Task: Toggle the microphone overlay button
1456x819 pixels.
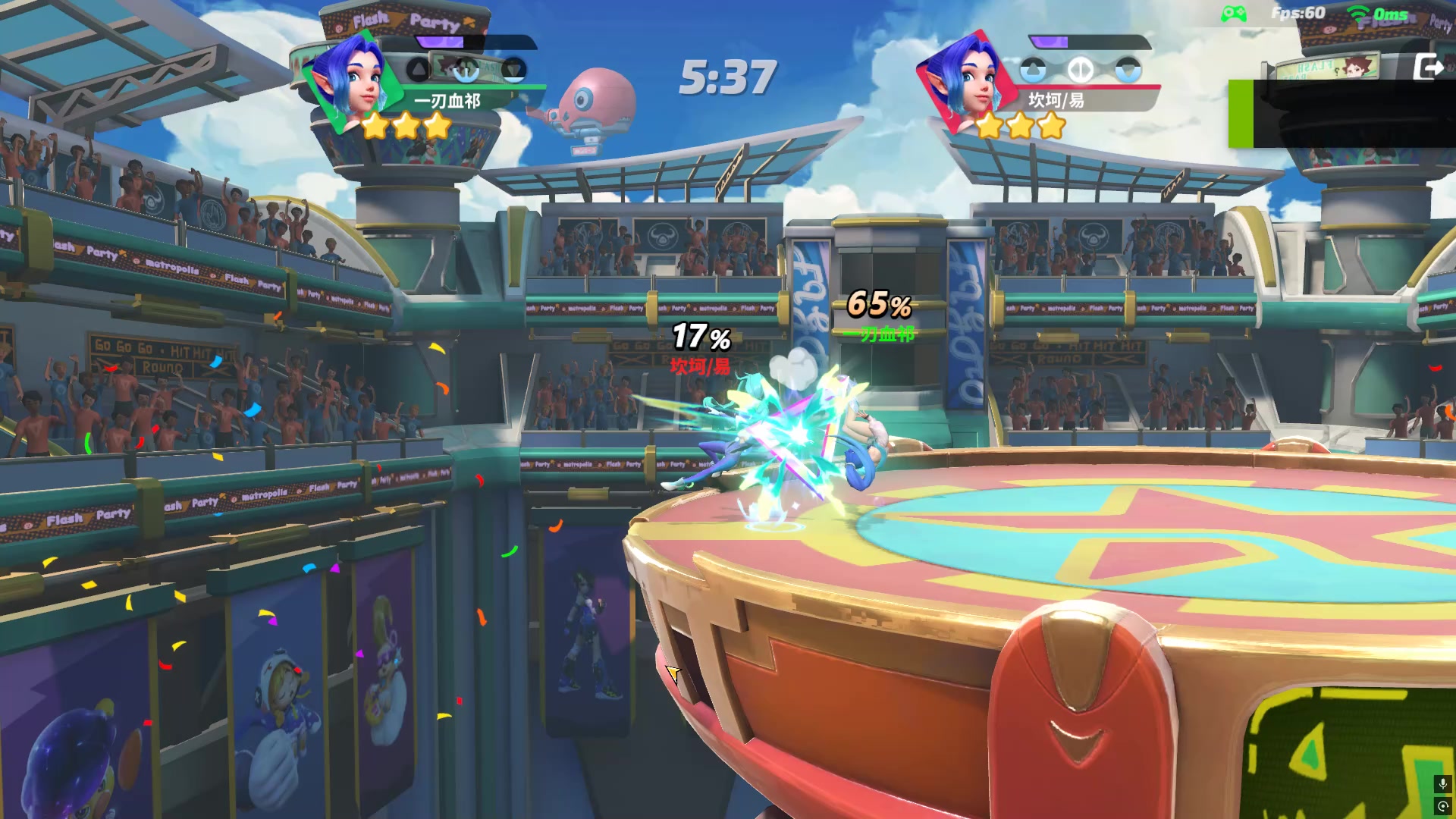Action: click(1442, 783)
